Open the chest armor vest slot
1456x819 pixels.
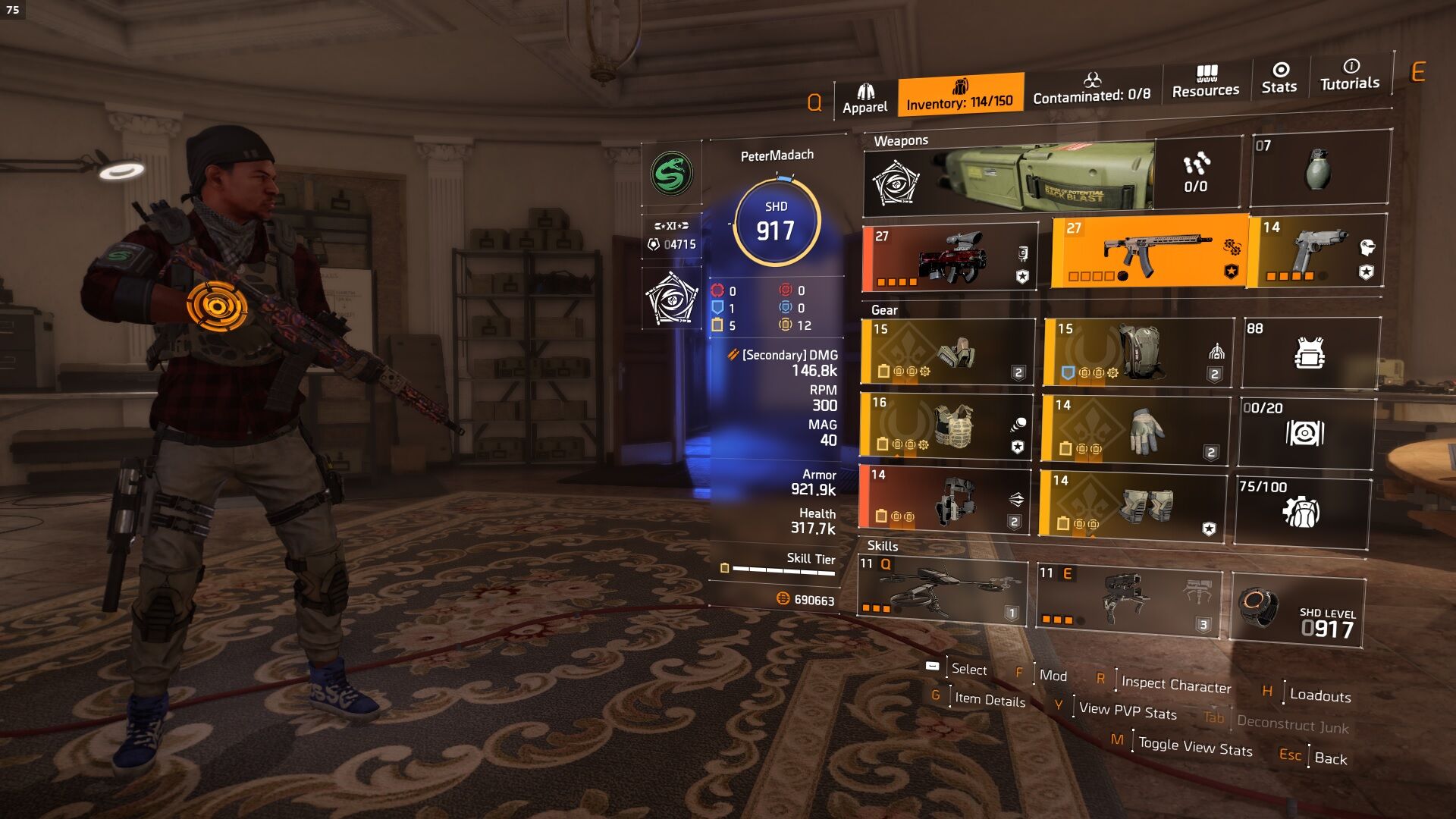pos(946,425)
